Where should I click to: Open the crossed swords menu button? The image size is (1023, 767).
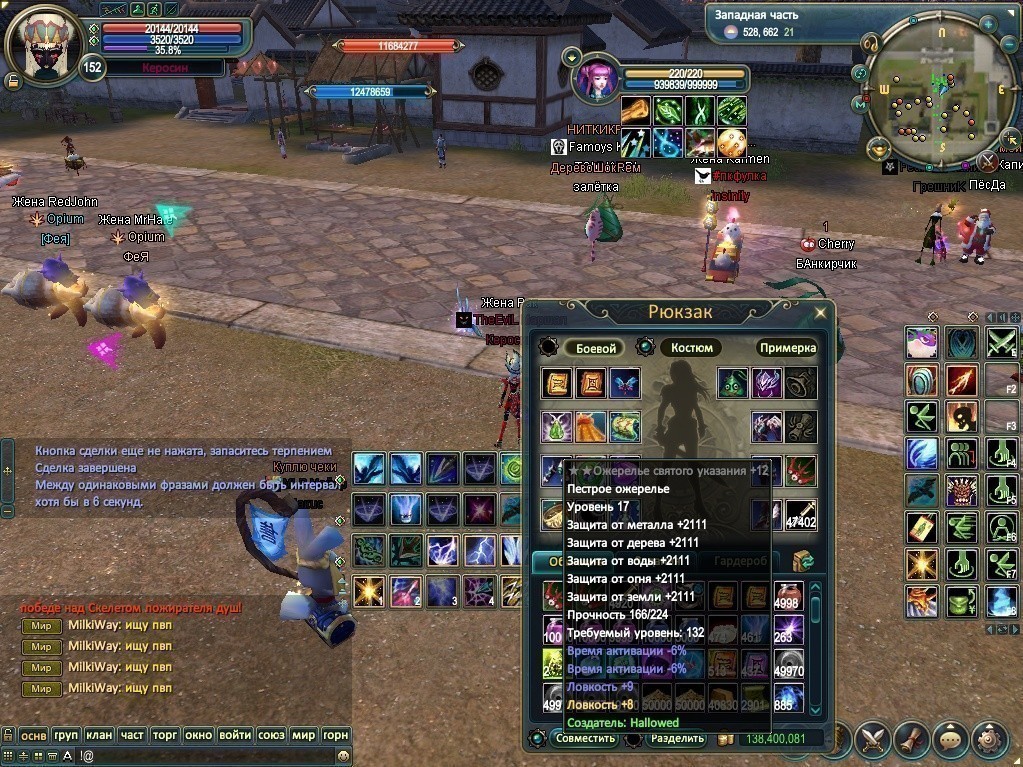click(873, 739)
